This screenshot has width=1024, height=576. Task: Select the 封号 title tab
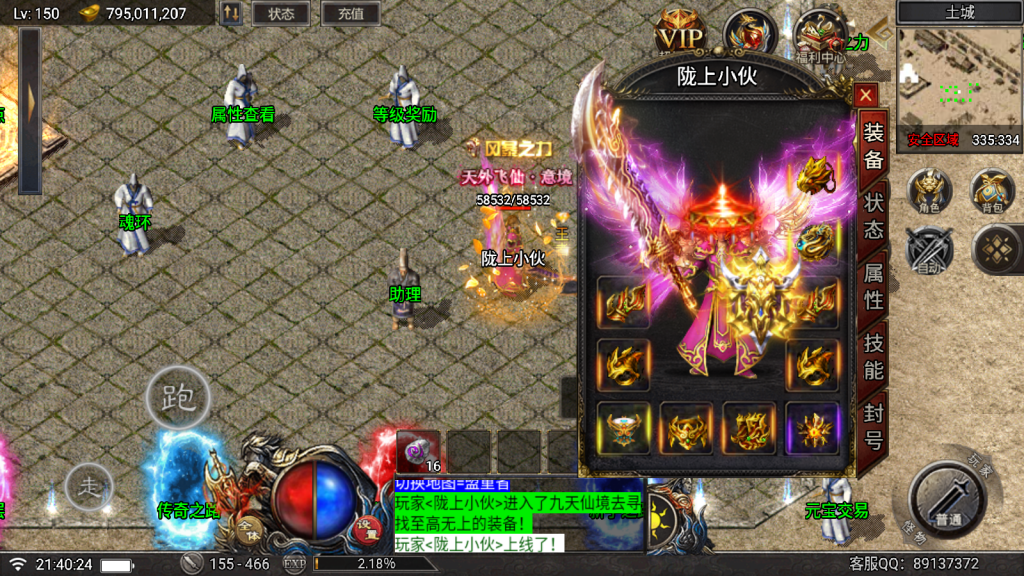pyautogui.click(x=873, y=427)
